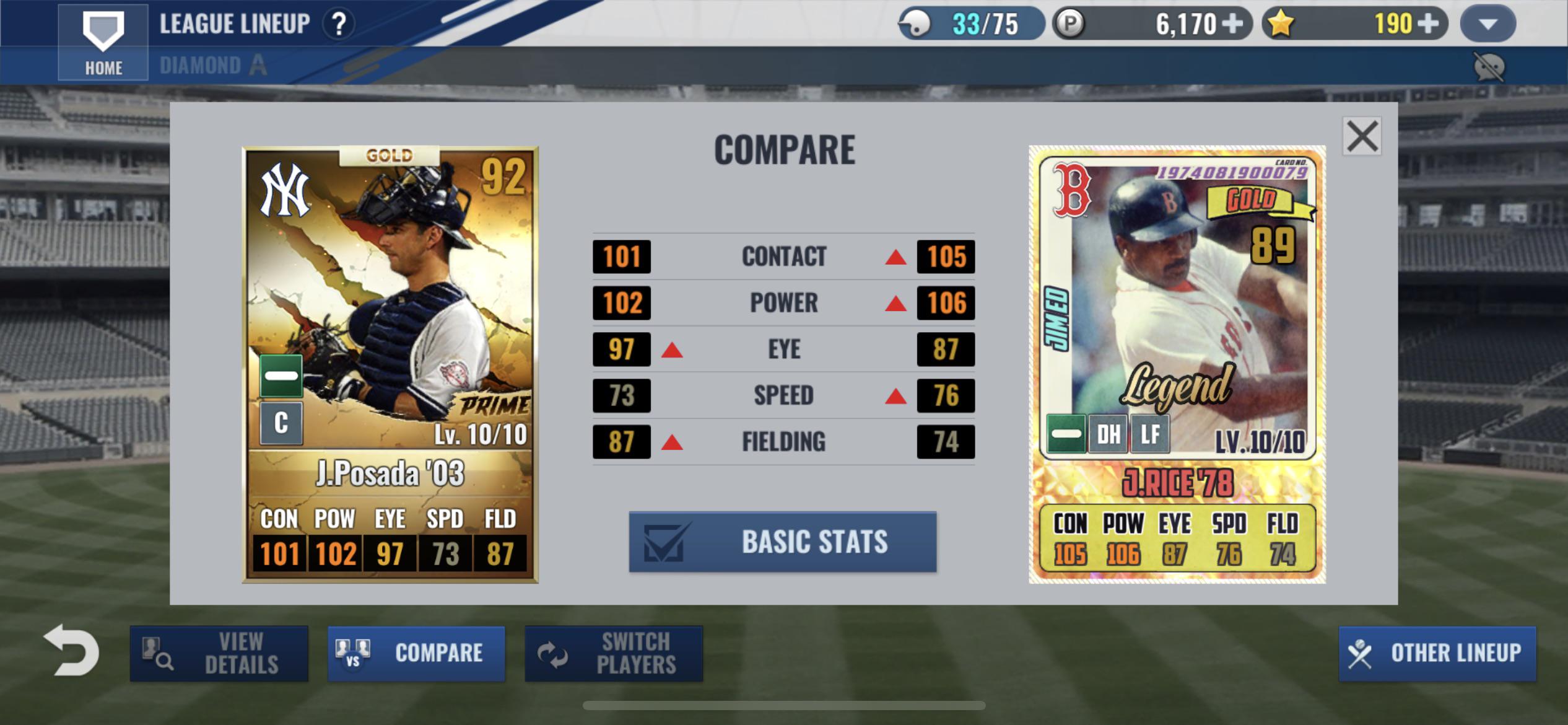Select the Home tab
This screenshot has height=725, width=1568.
[102, 67]
